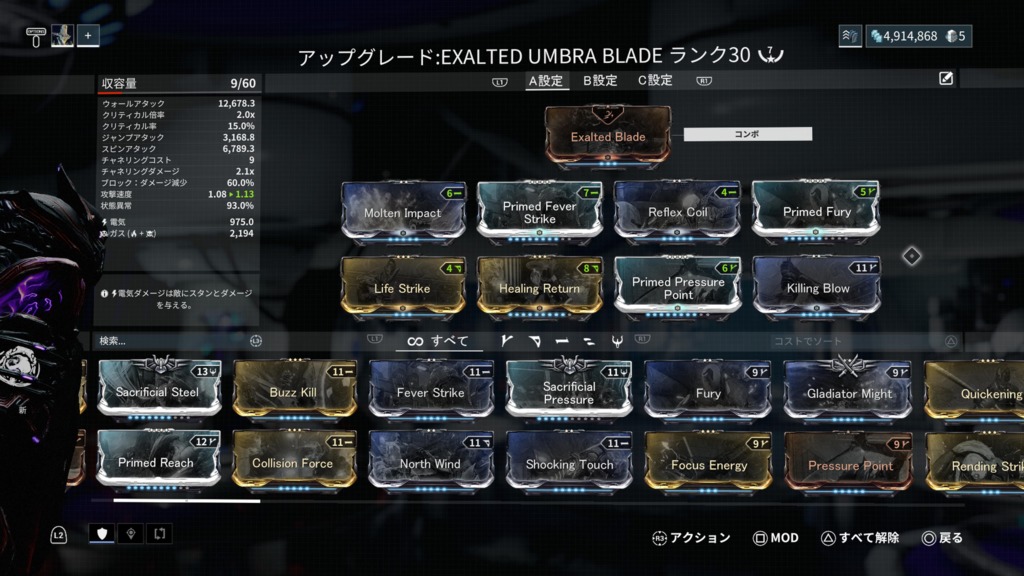Screen dimensions: 1024x576
Task: Select the equipped Life Strike mod
Action: click(x=403, y=288)
